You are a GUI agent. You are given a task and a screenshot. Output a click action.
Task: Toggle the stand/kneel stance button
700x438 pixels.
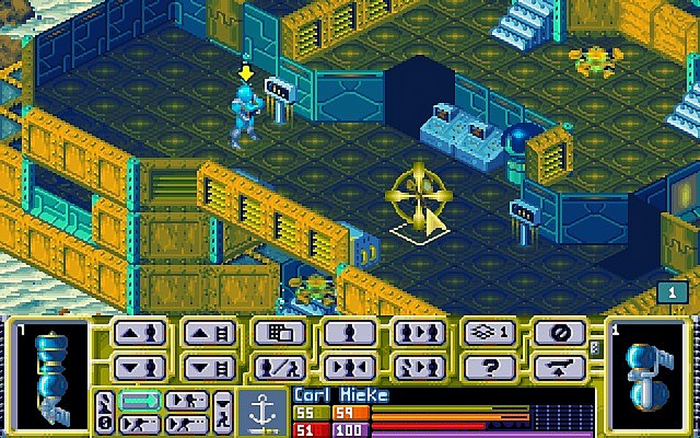[x=279, y=367]
